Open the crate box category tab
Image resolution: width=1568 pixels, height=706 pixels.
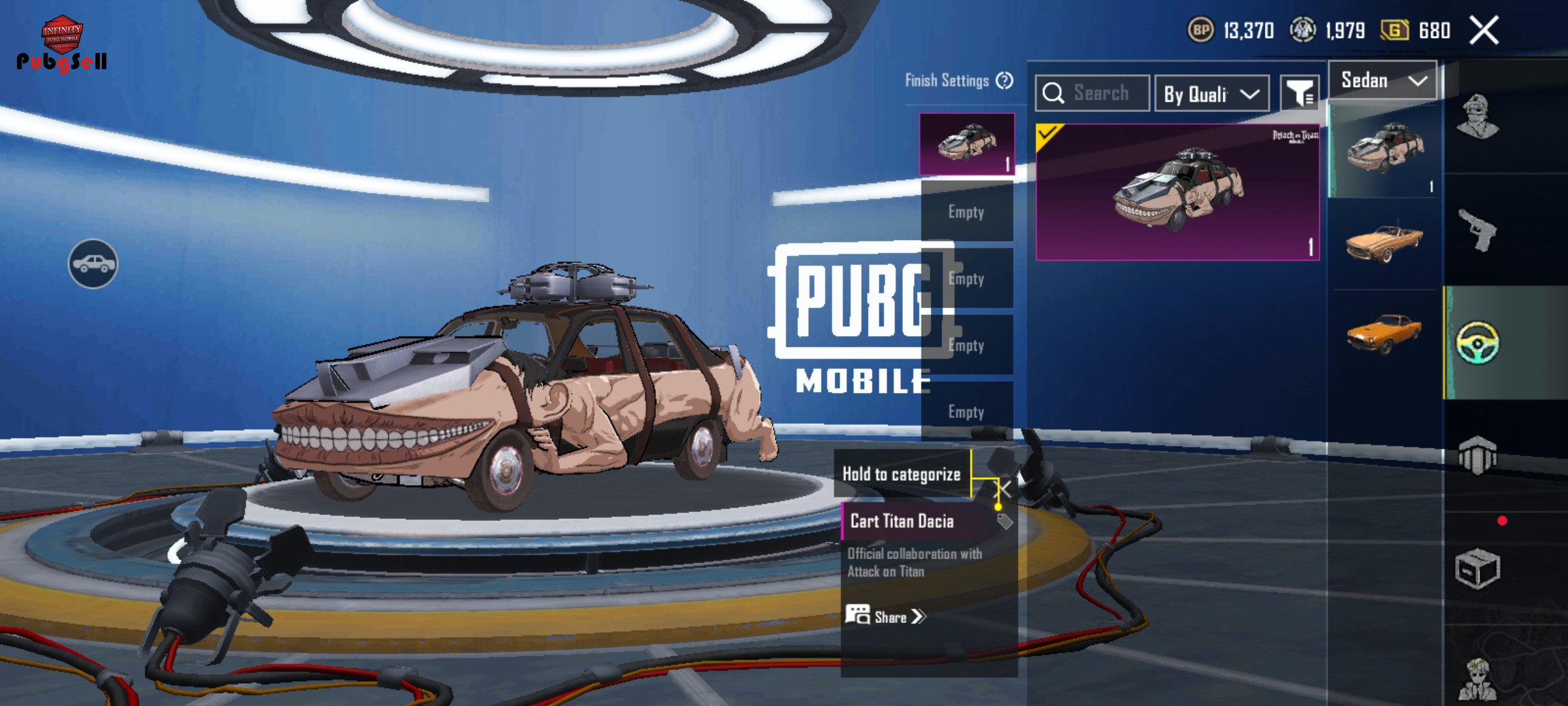1477,569
